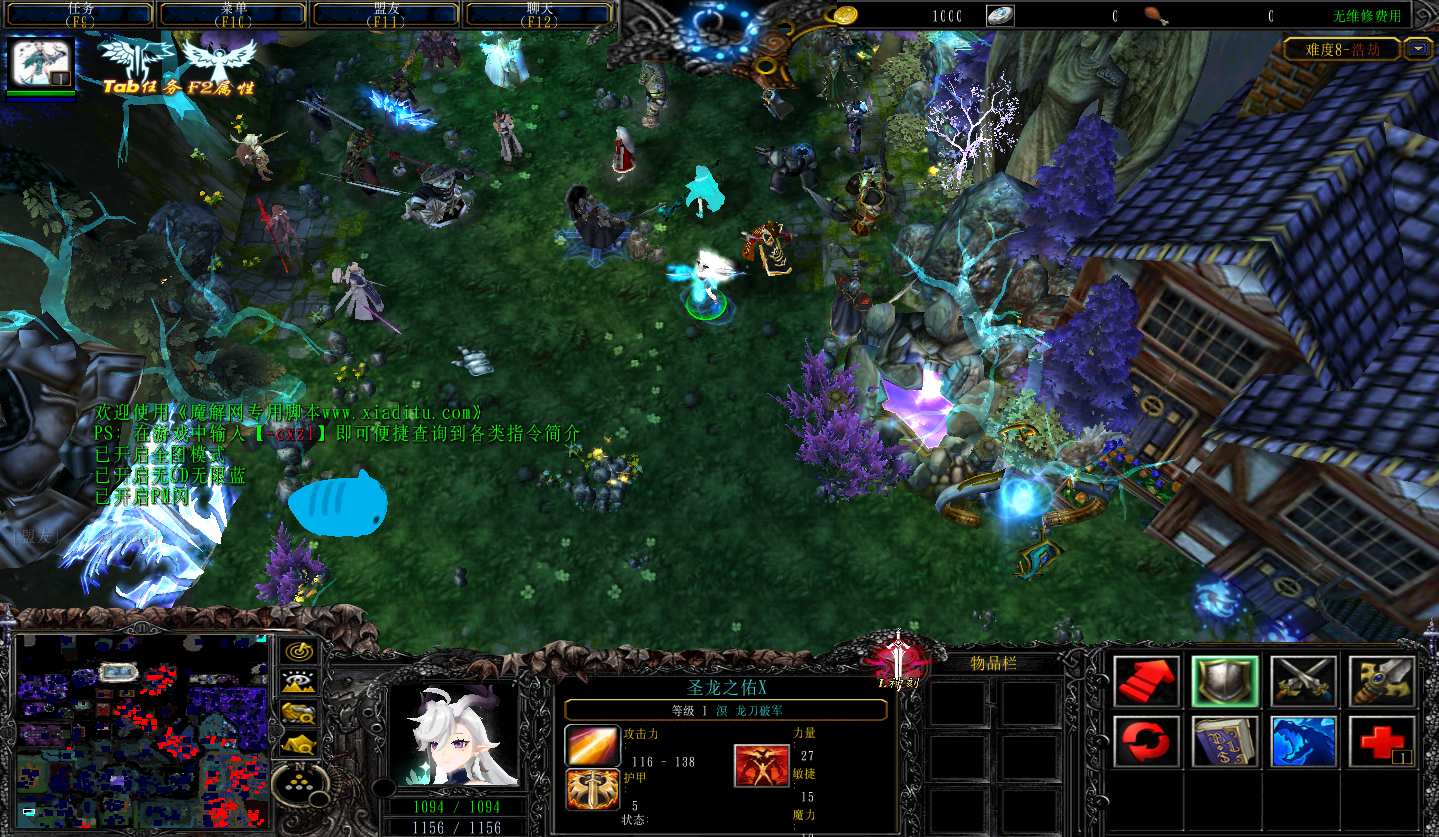
Task: Open the blue spellbook ability
Action: pyautogui.click(x=1225, y=742)
